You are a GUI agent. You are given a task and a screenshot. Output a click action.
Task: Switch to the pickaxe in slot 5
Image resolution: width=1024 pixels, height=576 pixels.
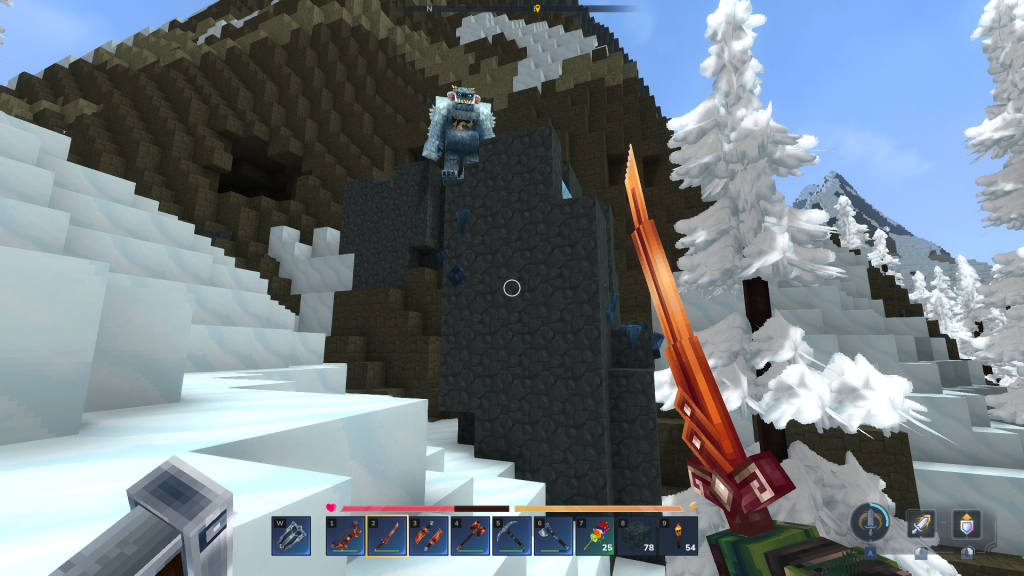point(510,535)
